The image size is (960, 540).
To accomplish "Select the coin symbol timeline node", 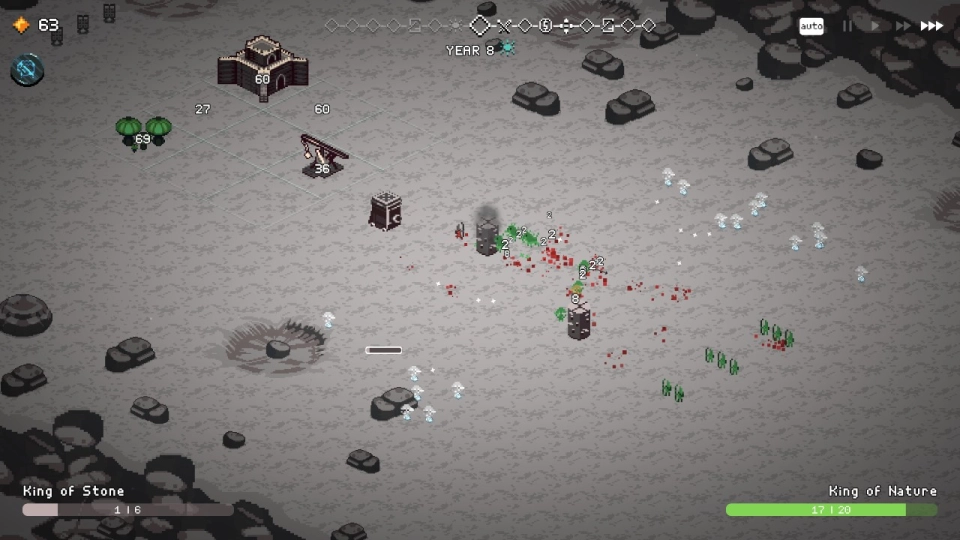I will 545,26.
